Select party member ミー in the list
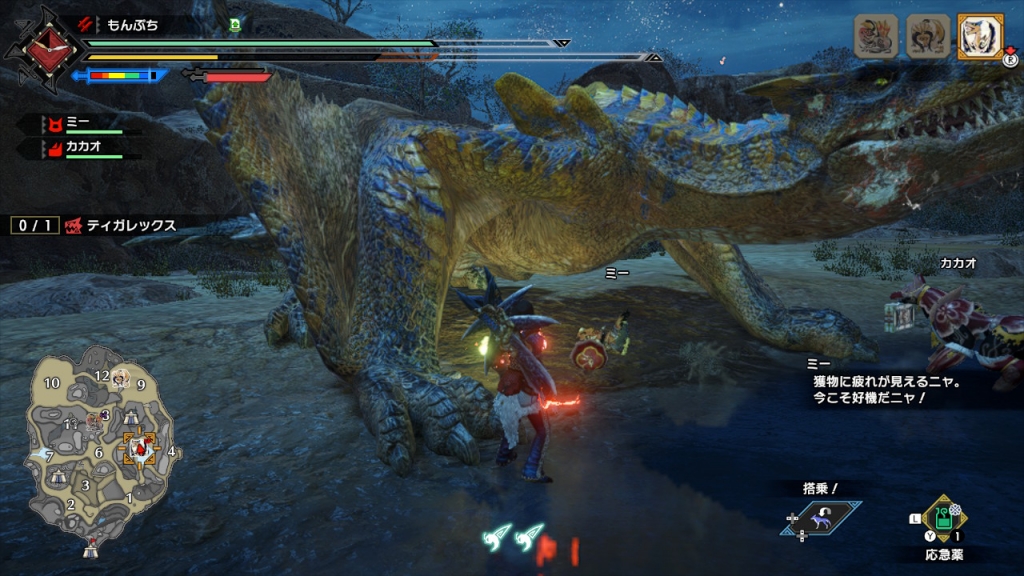1024x576 pixels. point(82,125)
